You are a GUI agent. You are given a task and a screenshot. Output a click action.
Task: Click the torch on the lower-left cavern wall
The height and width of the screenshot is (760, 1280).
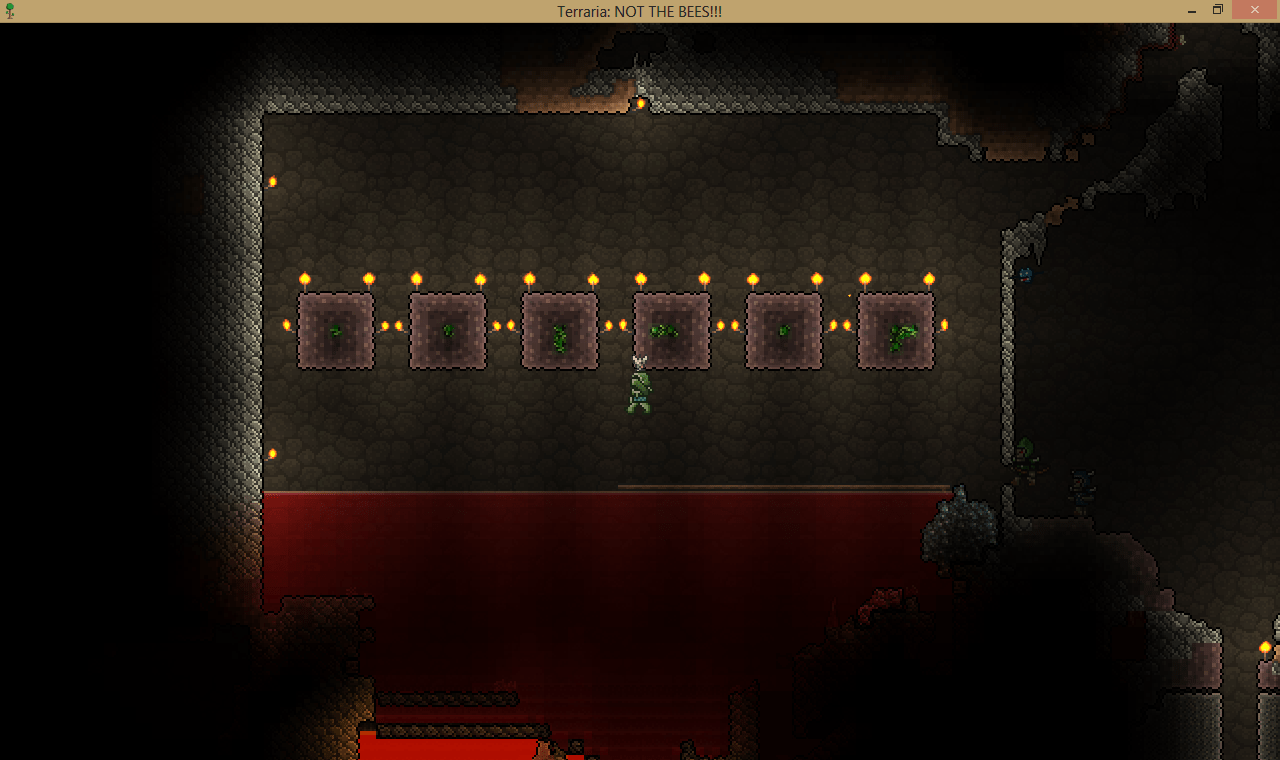271,453
